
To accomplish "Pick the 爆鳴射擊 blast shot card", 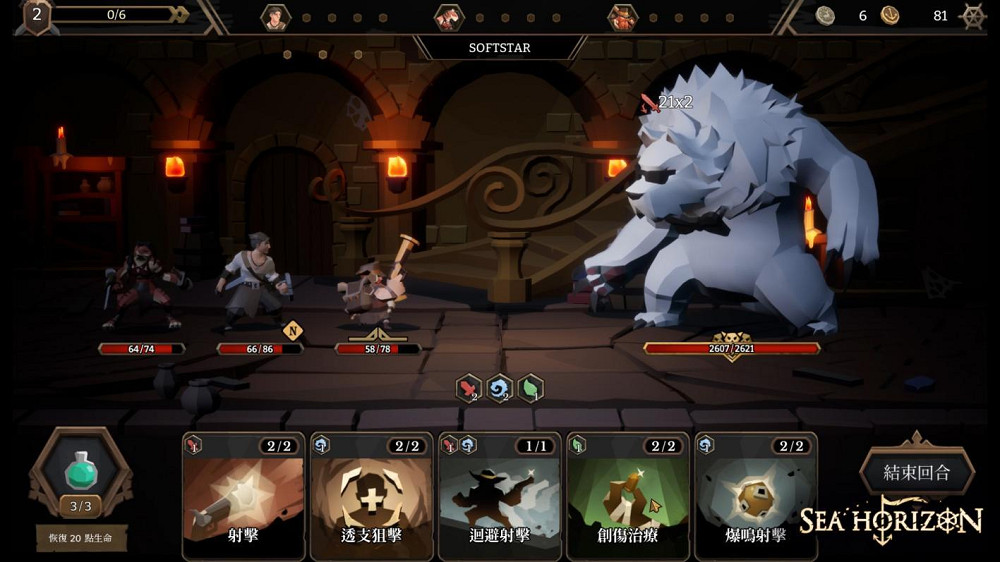I will (755, 497).
